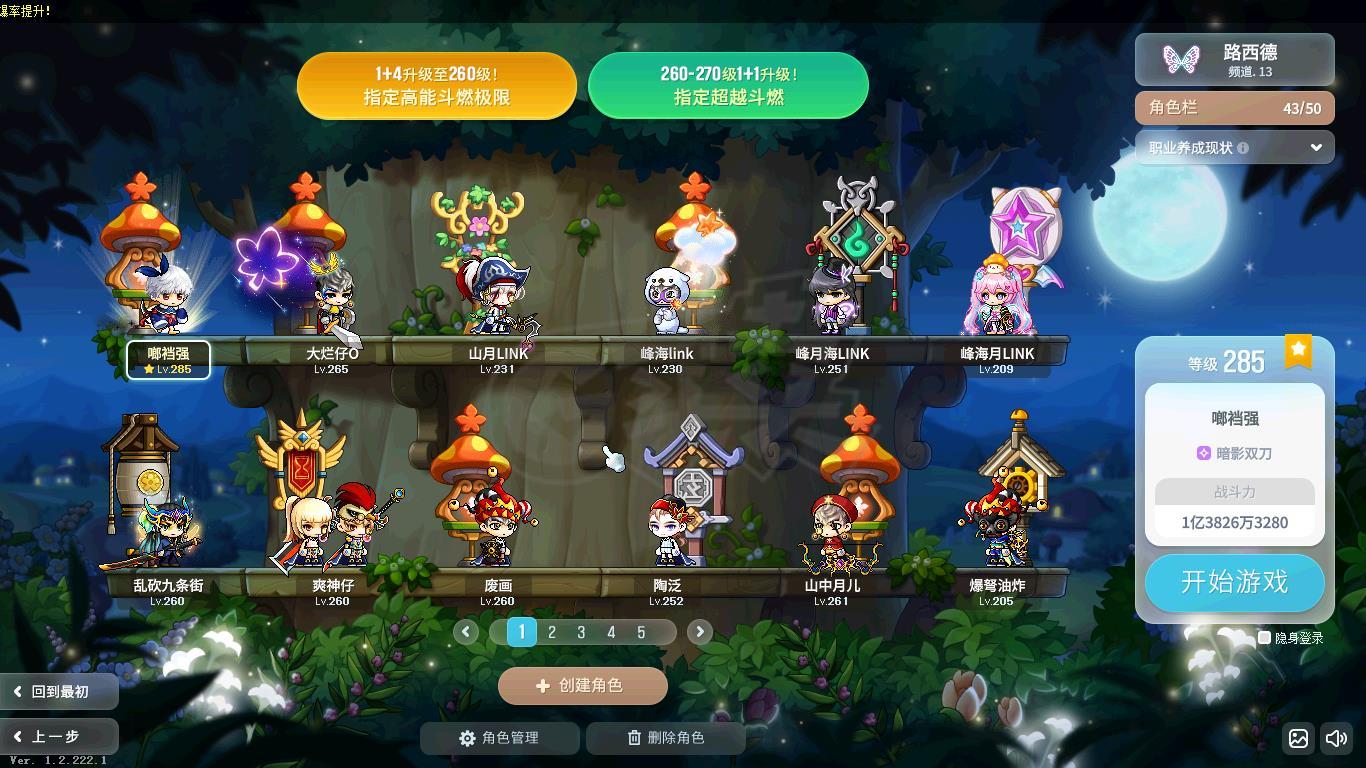Open the 创建角色 create character button

[582, 686]
